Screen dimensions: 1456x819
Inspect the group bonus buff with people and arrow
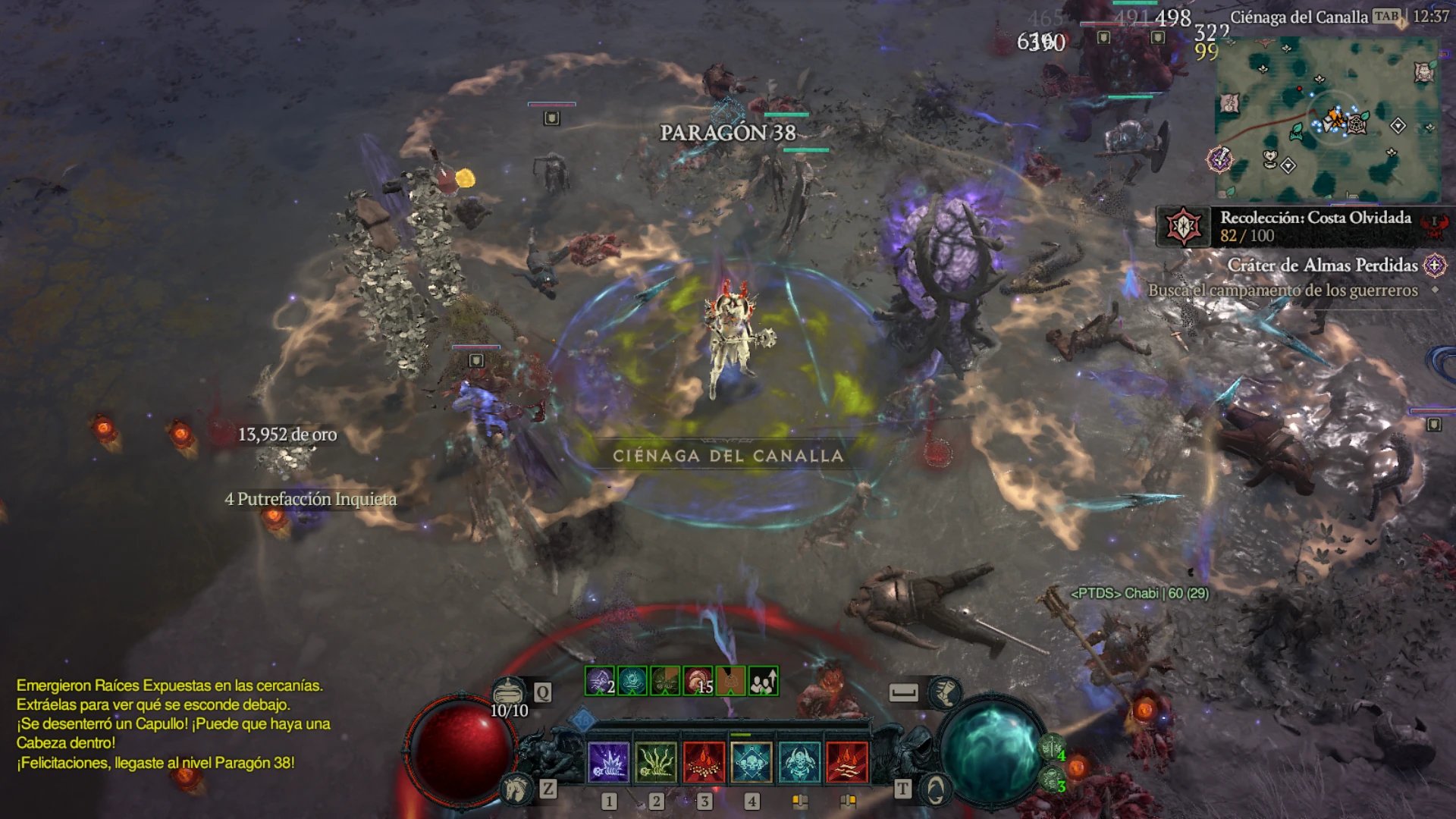coord(763,681)
